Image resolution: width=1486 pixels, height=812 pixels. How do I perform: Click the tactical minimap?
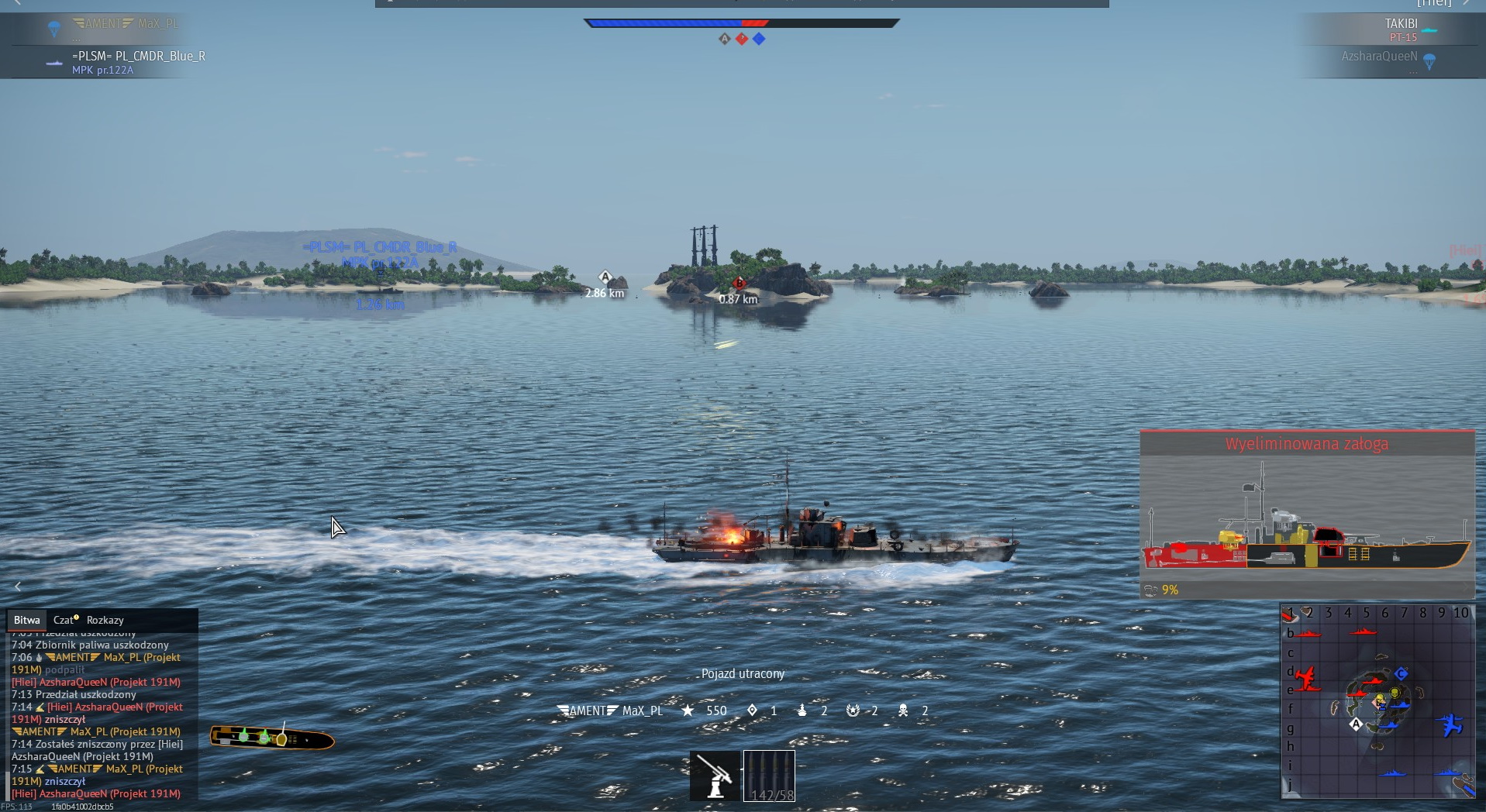1377,701
